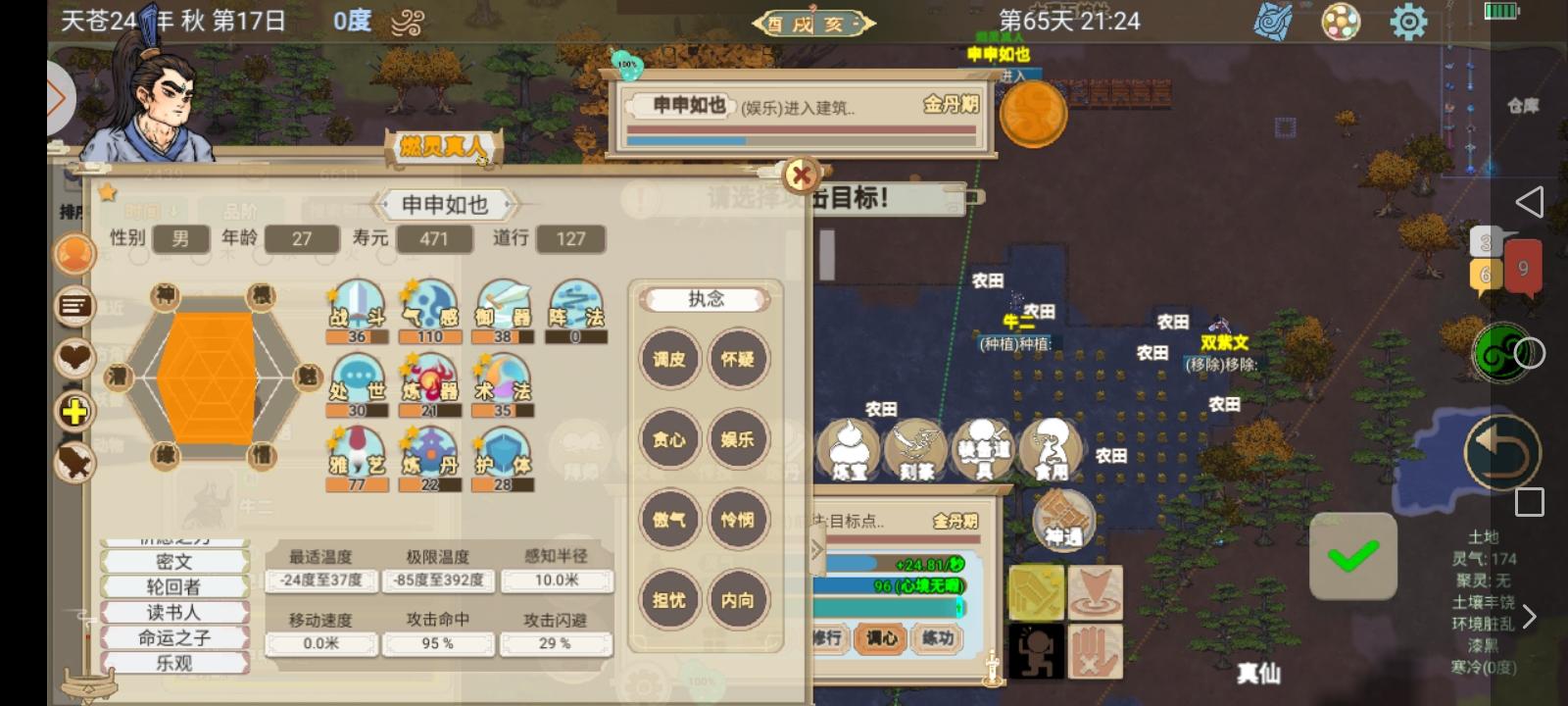Open the 神通 divine powers icon
Viewport: 1568px width, 706px height.
pos(1063,518)
